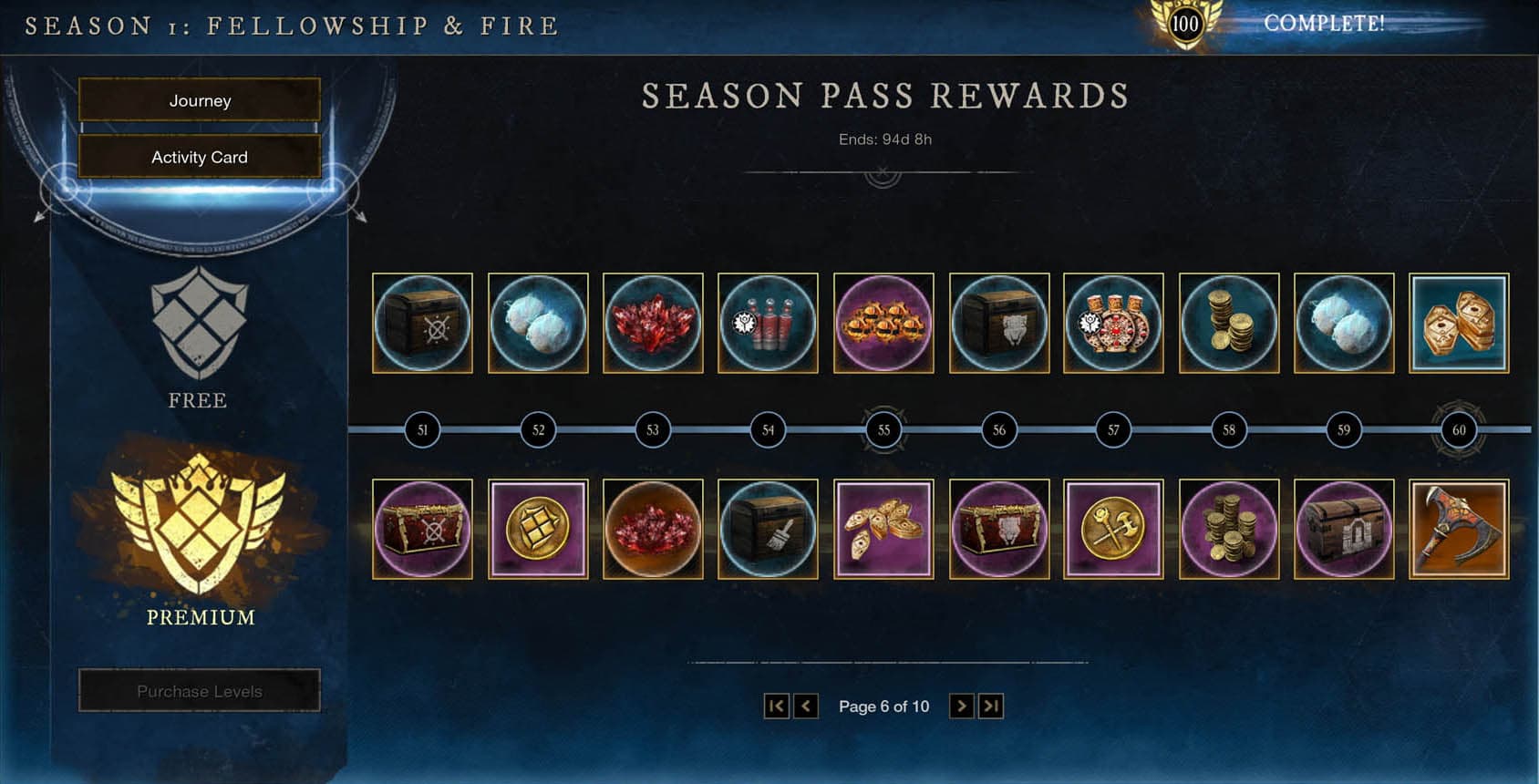Select the war axe skin reward at level 60

[x=1458, y=529]
